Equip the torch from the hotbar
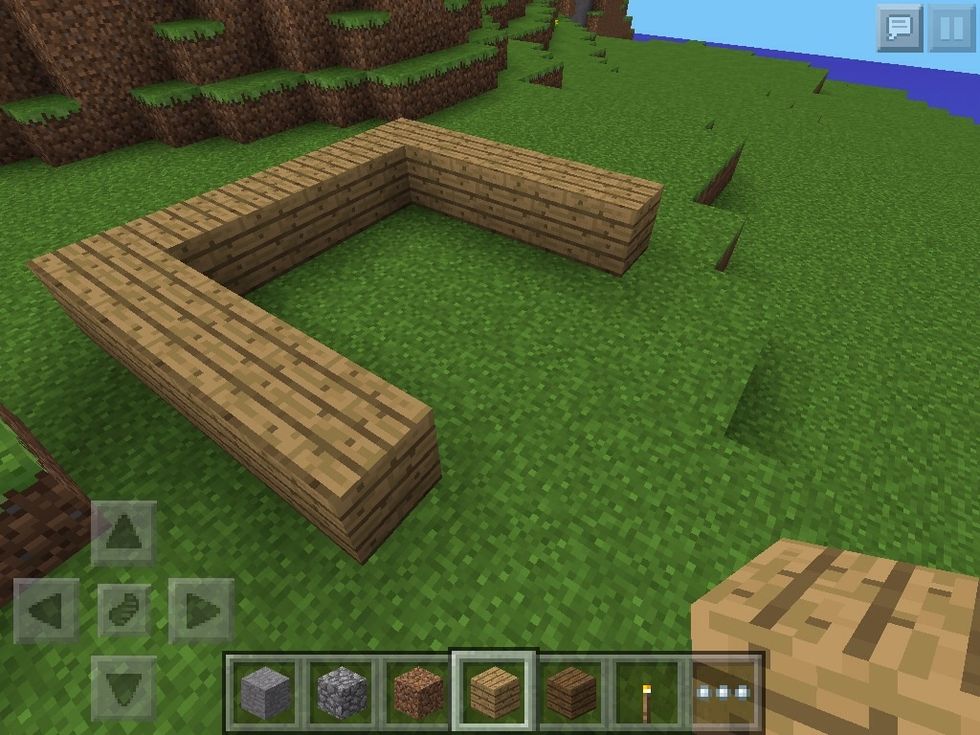Screen dimensions: 980x735 [x=648, y=691]
